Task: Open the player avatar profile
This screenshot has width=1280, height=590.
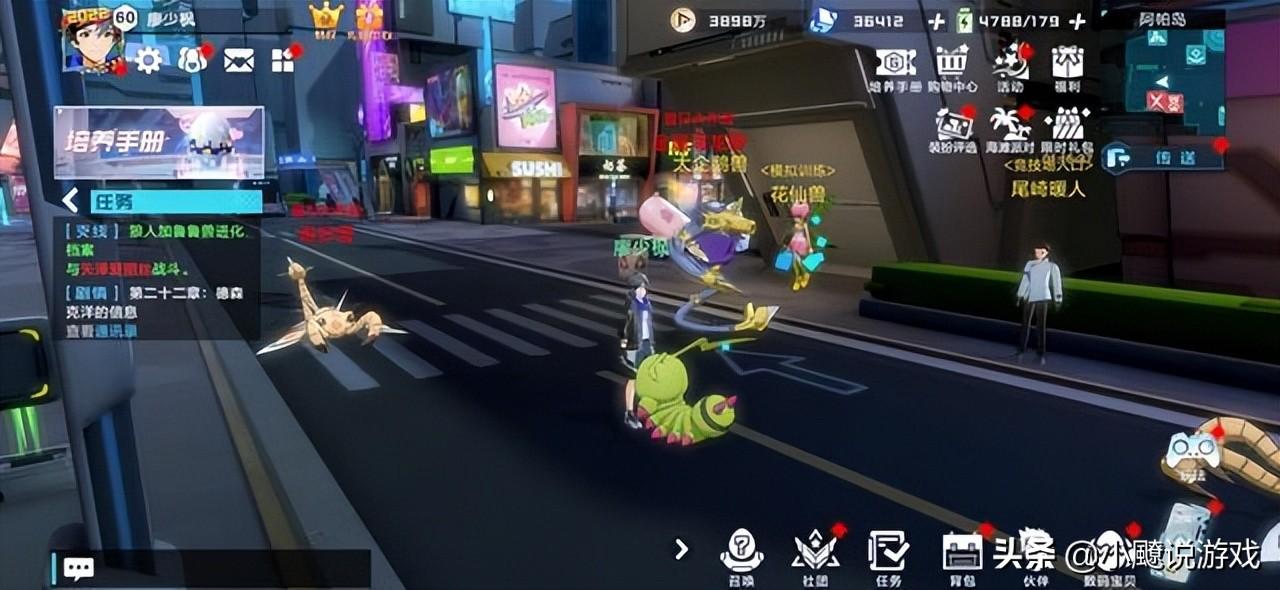Action: click(x=92, y=42)
